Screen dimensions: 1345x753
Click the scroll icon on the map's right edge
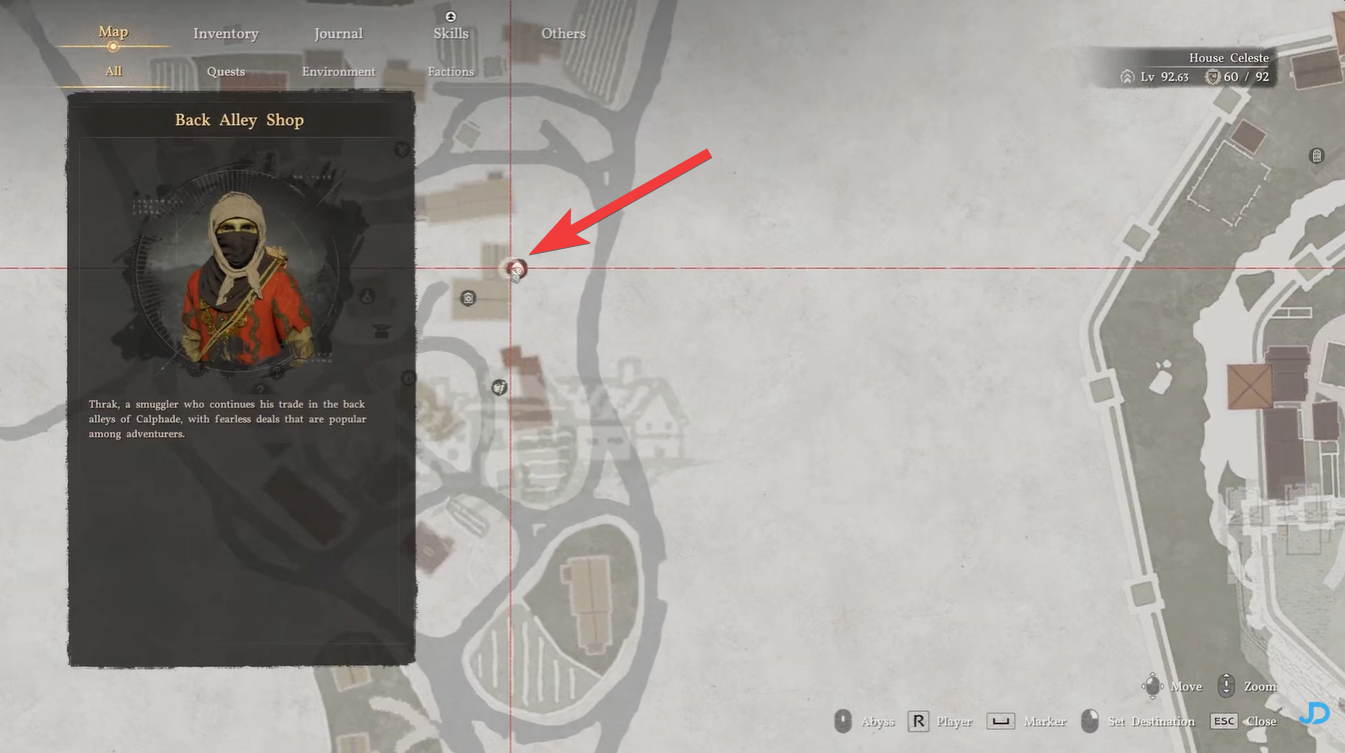(x=1317, y=155)
